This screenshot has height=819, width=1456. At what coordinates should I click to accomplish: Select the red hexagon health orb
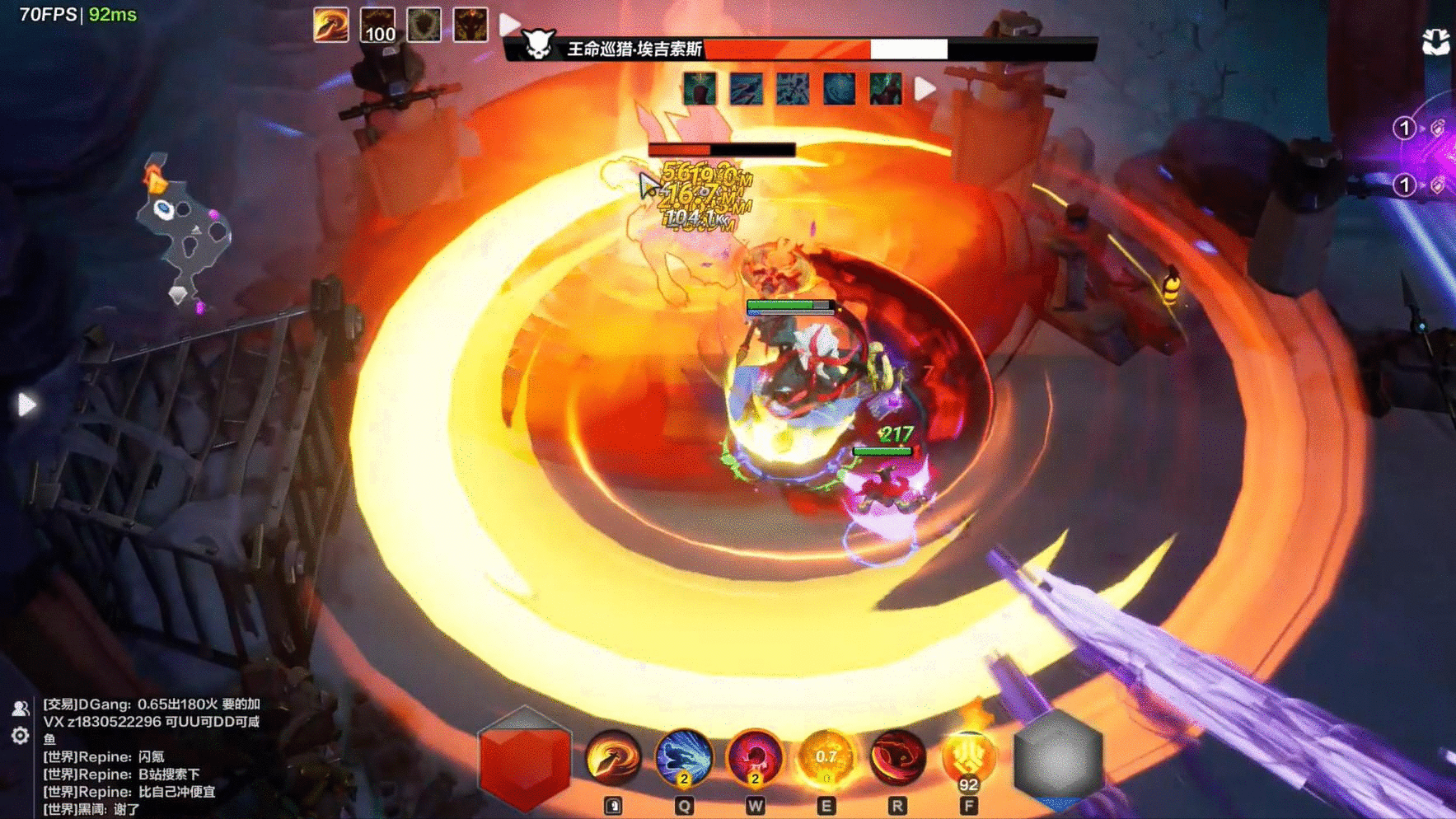pos(524,760)
